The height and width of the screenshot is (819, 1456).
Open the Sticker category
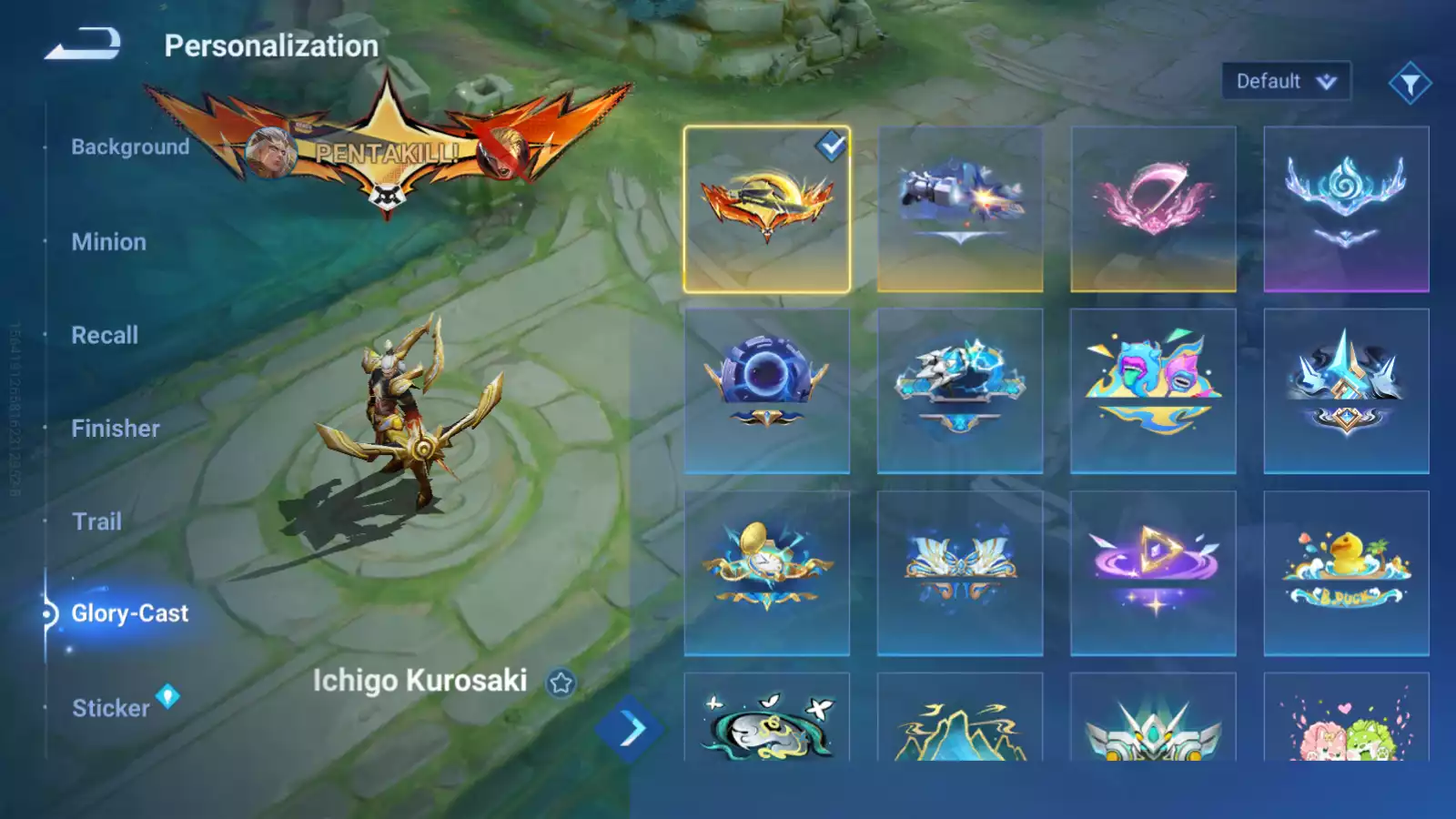pyautogui.click(x=111, y=708)
